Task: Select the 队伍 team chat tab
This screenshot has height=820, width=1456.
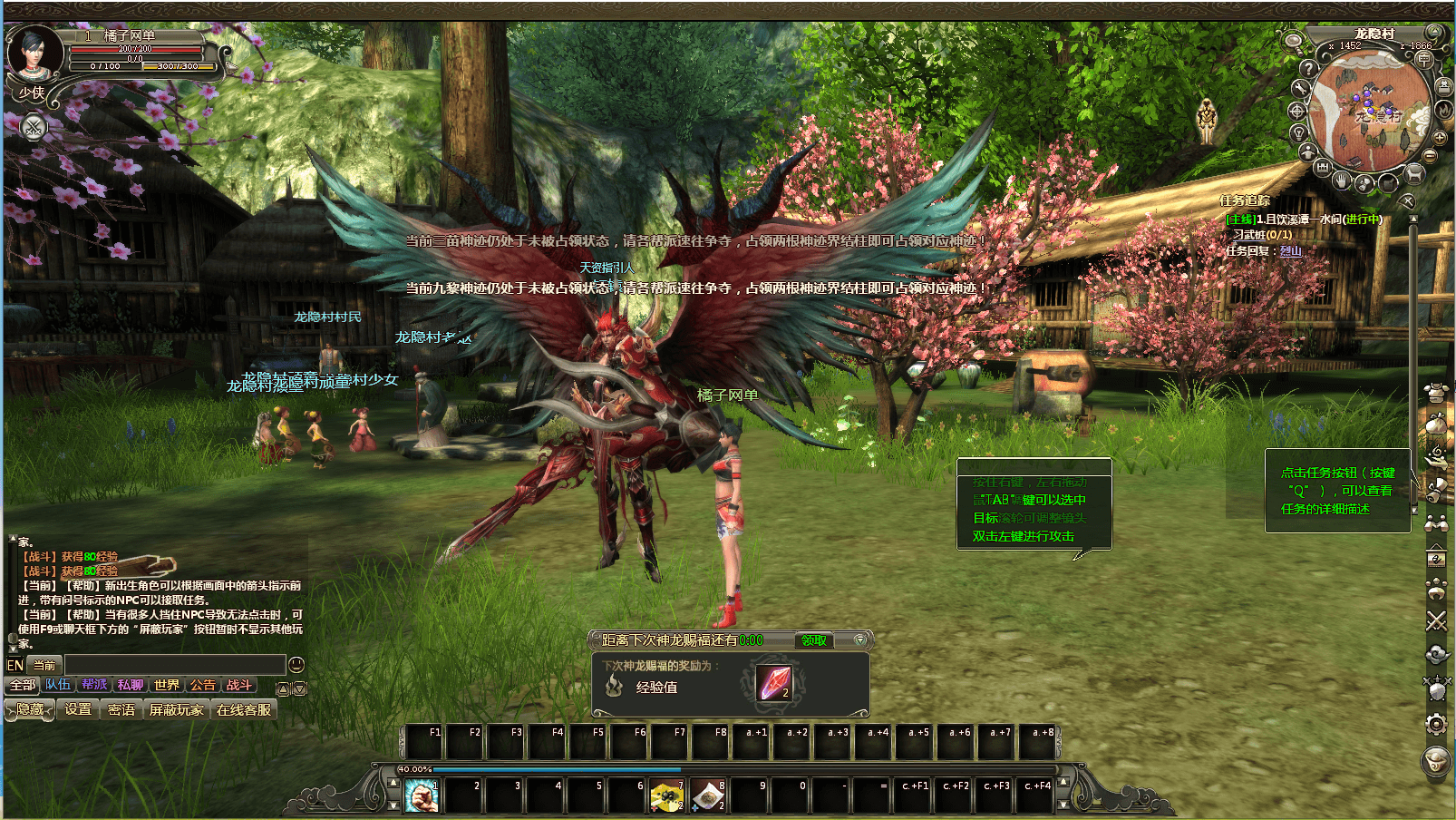Action: tap(58, 685)
